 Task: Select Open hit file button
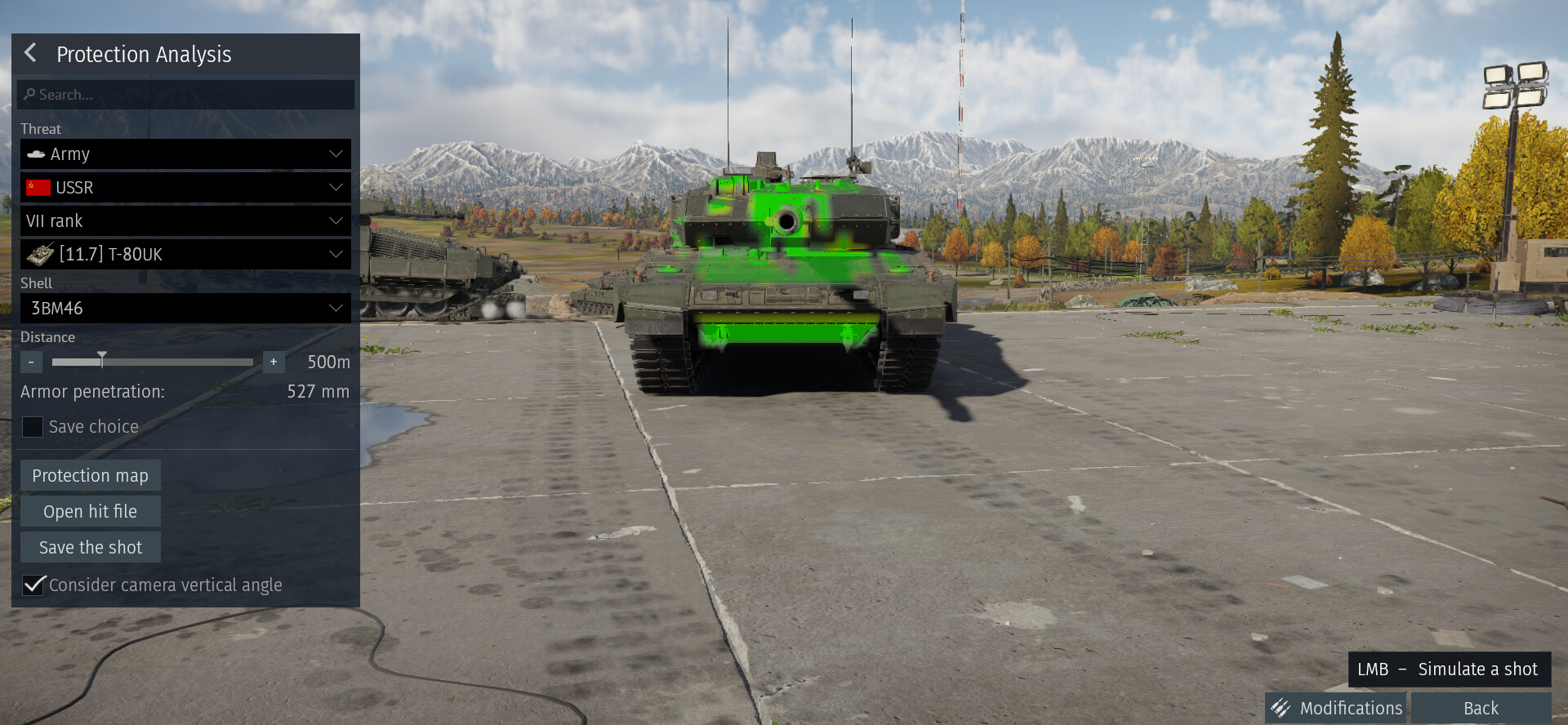click(90, 512)
